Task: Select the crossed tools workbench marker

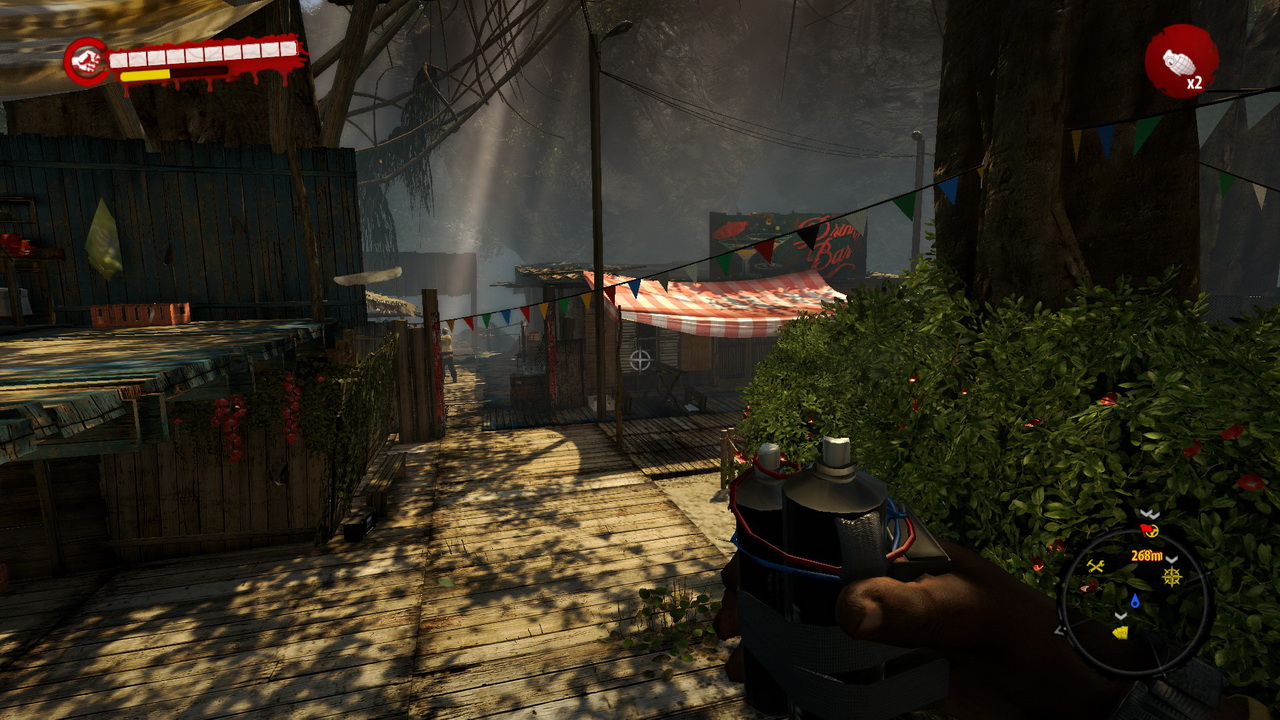Action: coord(1095,566)
